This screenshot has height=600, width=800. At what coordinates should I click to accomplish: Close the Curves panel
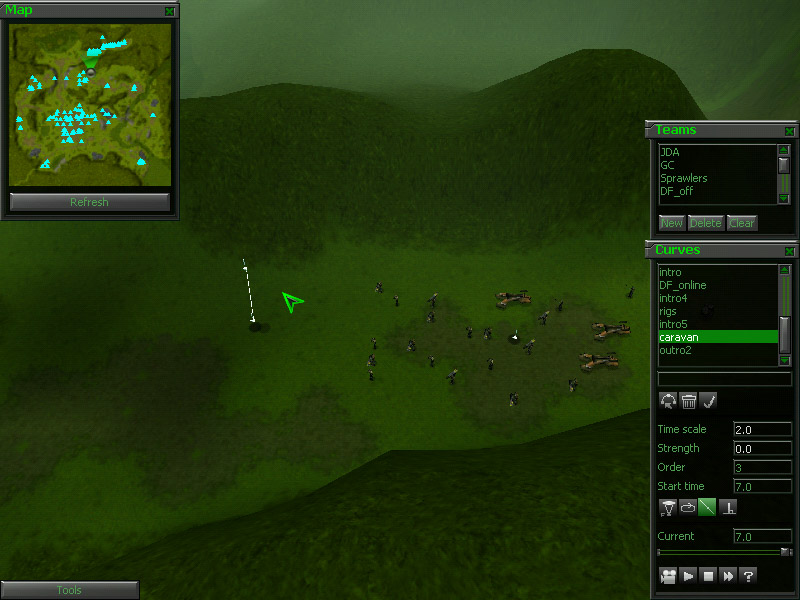pyautogui.click(x=789, y=251)
